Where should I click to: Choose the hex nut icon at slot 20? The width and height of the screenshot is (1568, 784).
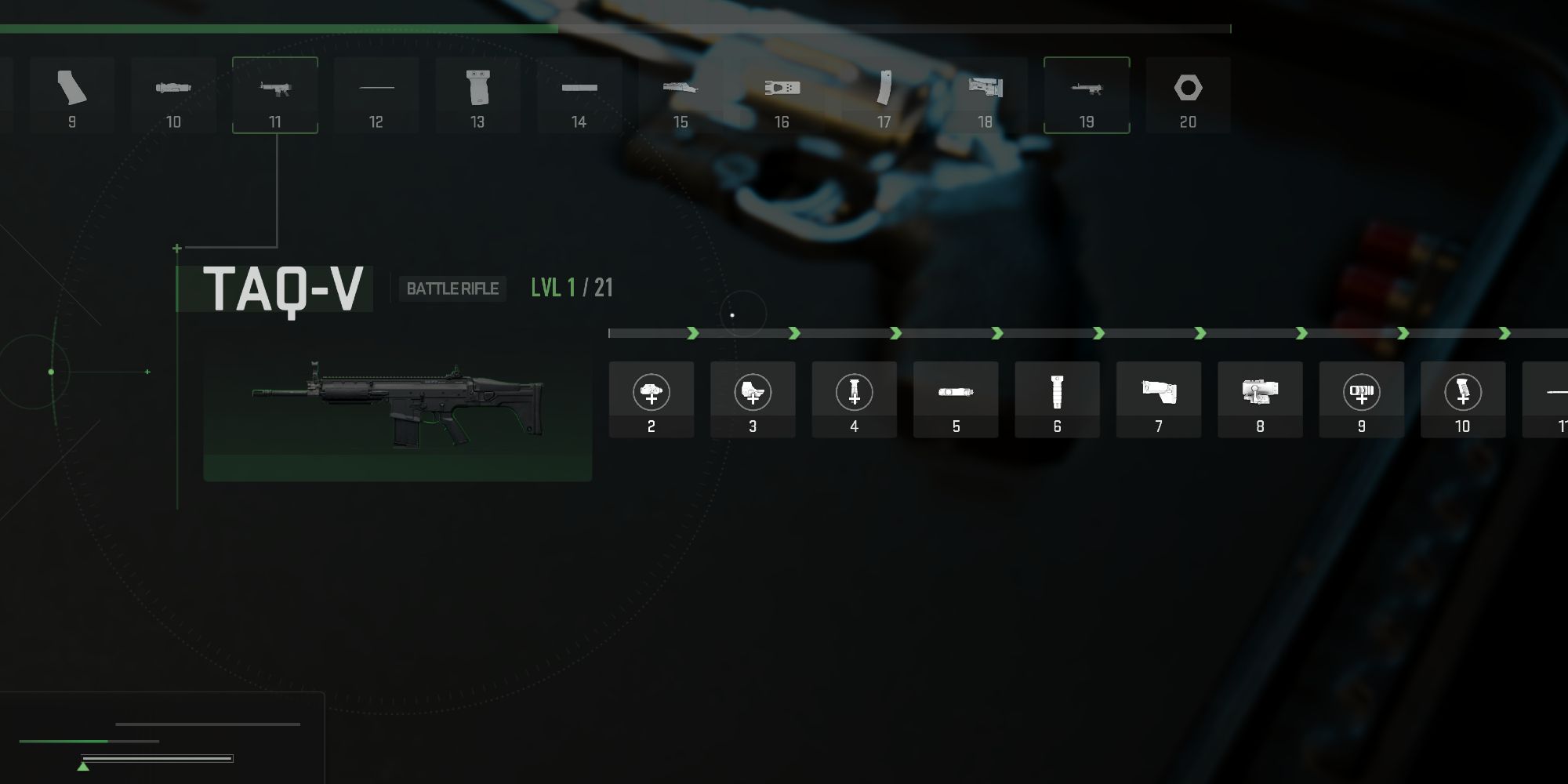point(1187,94)
